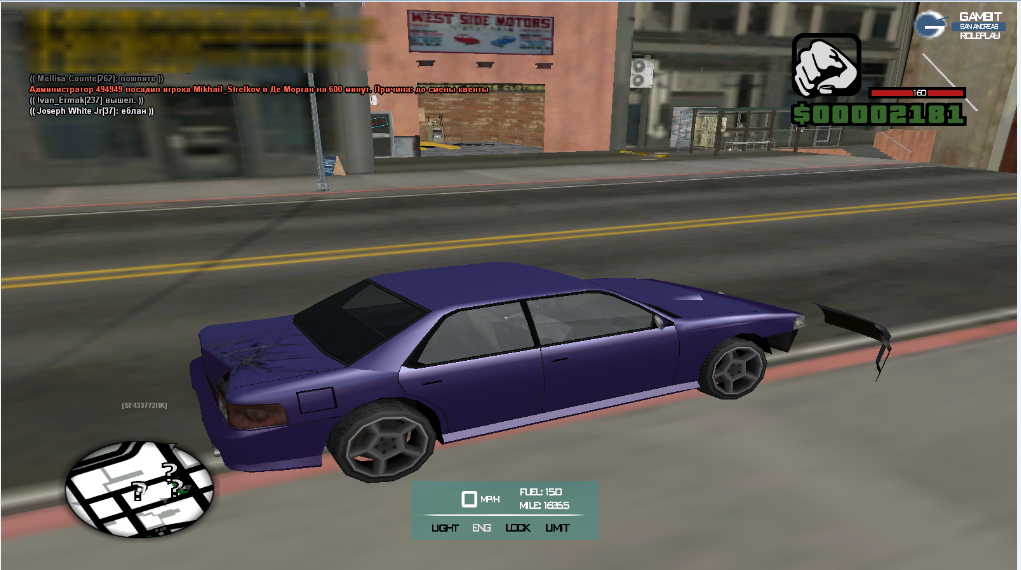This screenshot has width=1021, height=570.
Task: Toggle the LOCK door indicator
Action: click(x=518, y=528)
